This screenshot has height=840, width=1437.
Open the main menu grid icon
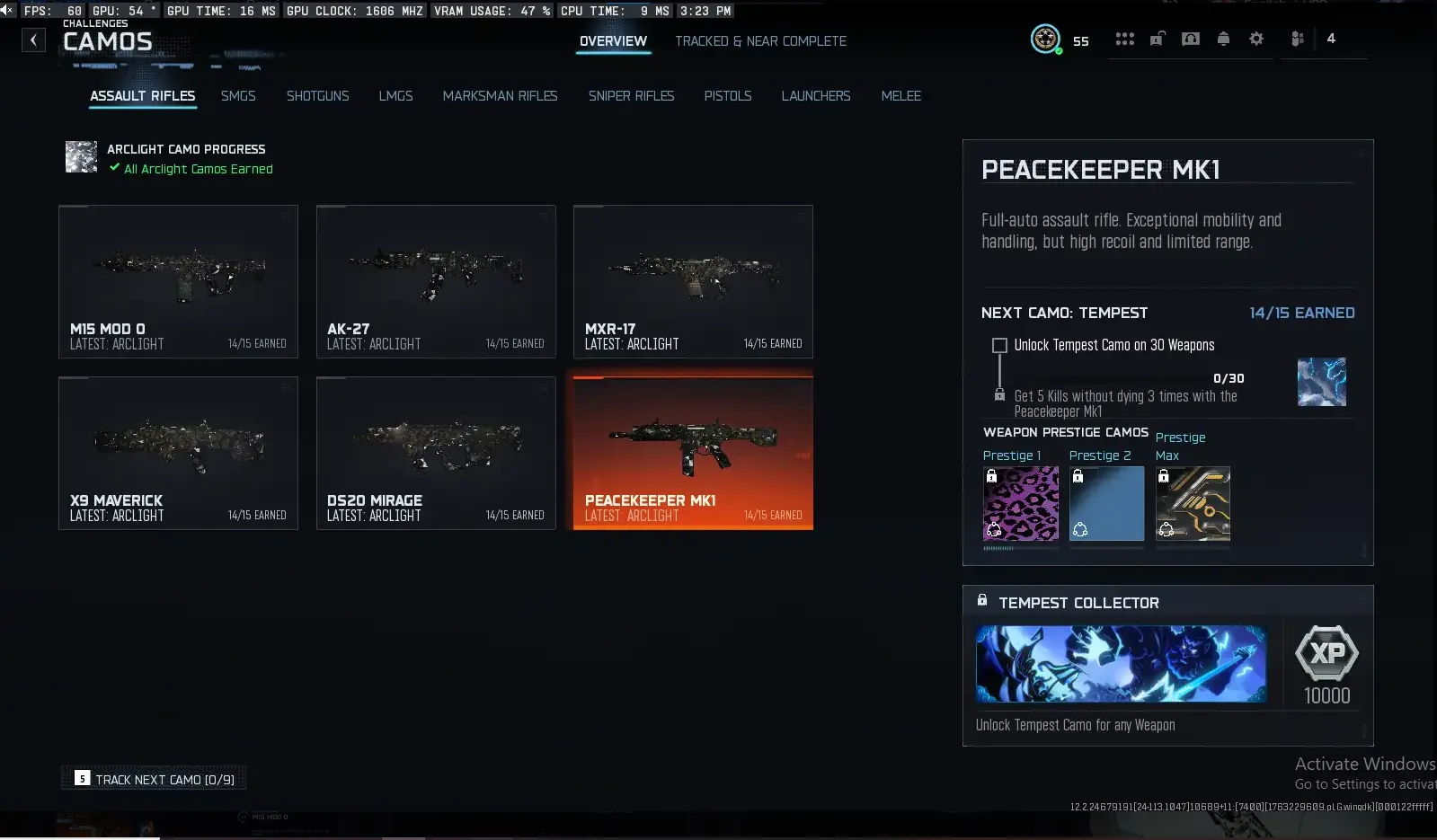[x=1124, y=39]
